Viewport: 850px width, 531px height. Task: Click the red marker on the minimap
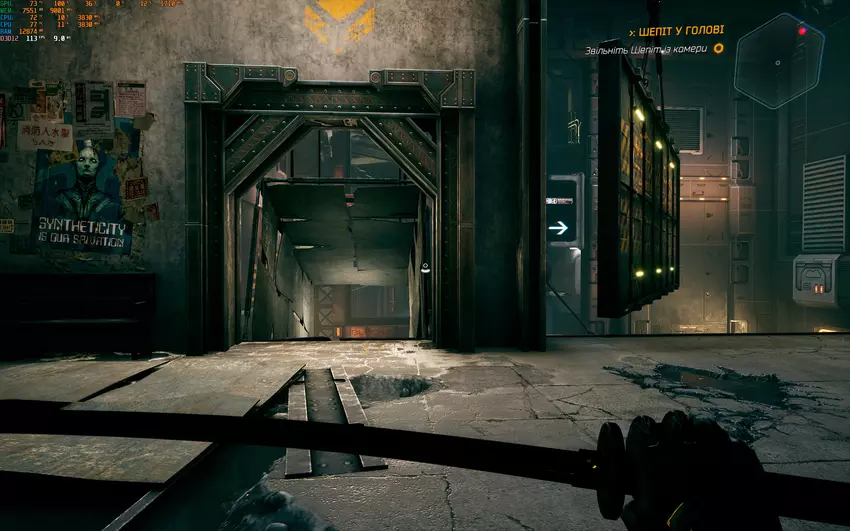(801, 32)
